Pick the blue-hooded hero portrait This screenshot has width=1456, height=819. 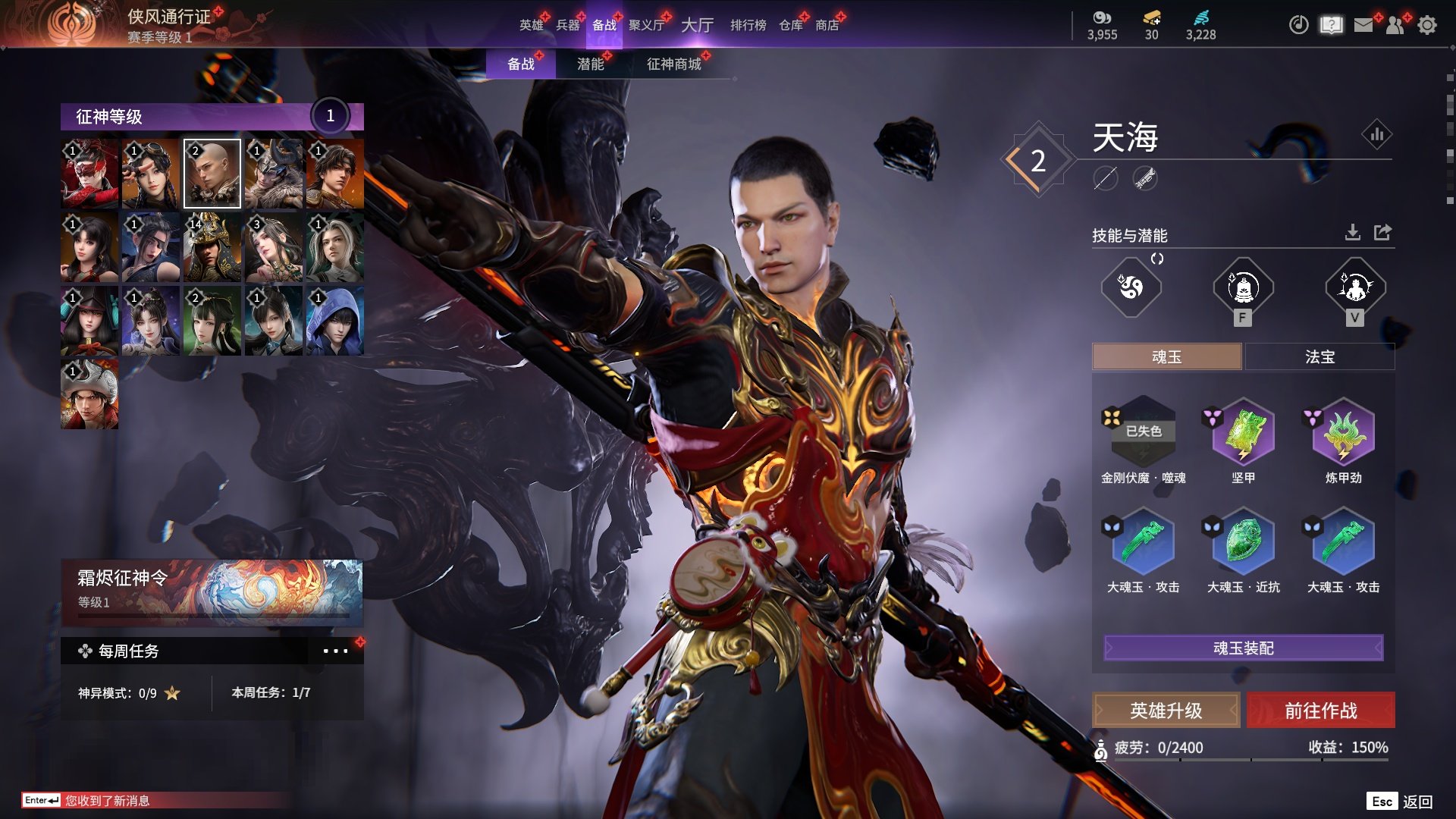pos(334,321)
